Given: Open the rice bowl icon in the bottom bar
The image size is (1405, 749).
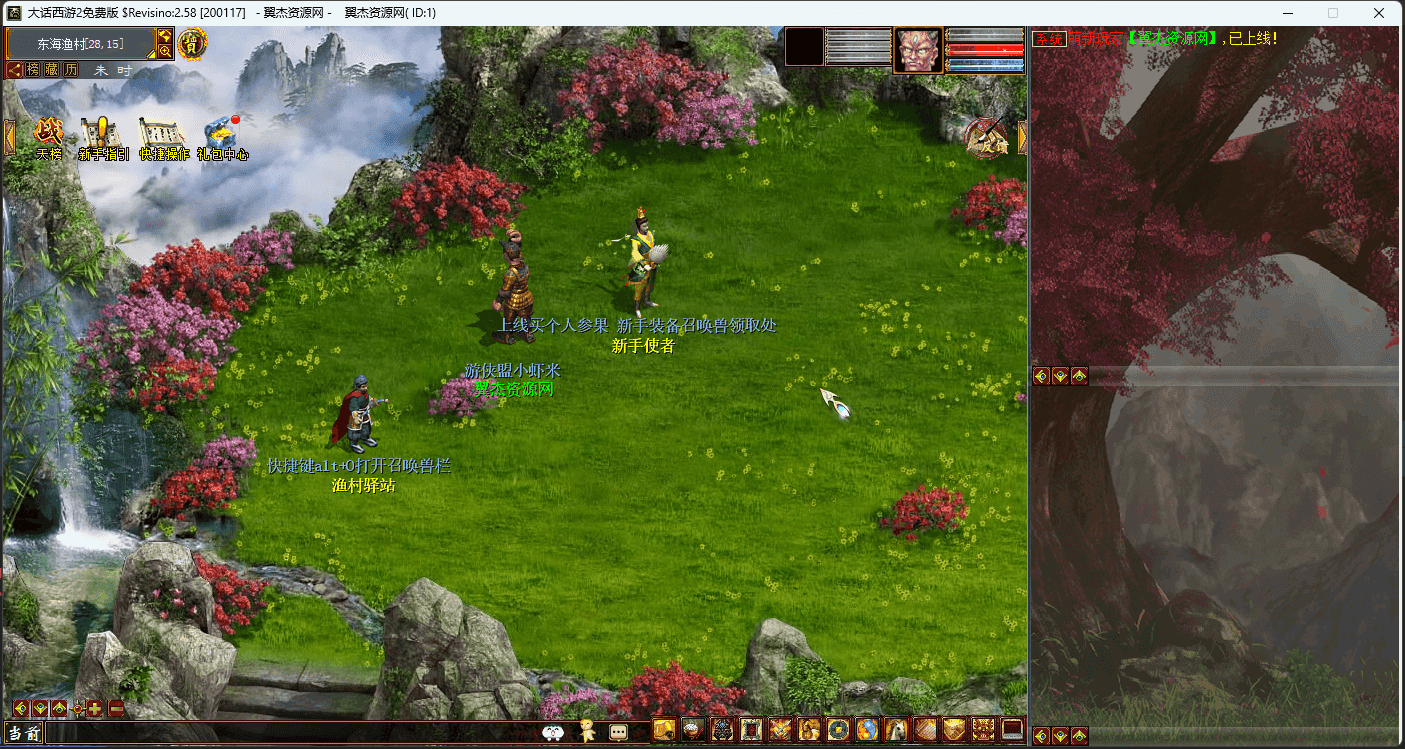Looking at the screenshot, I should click(692, 730).
